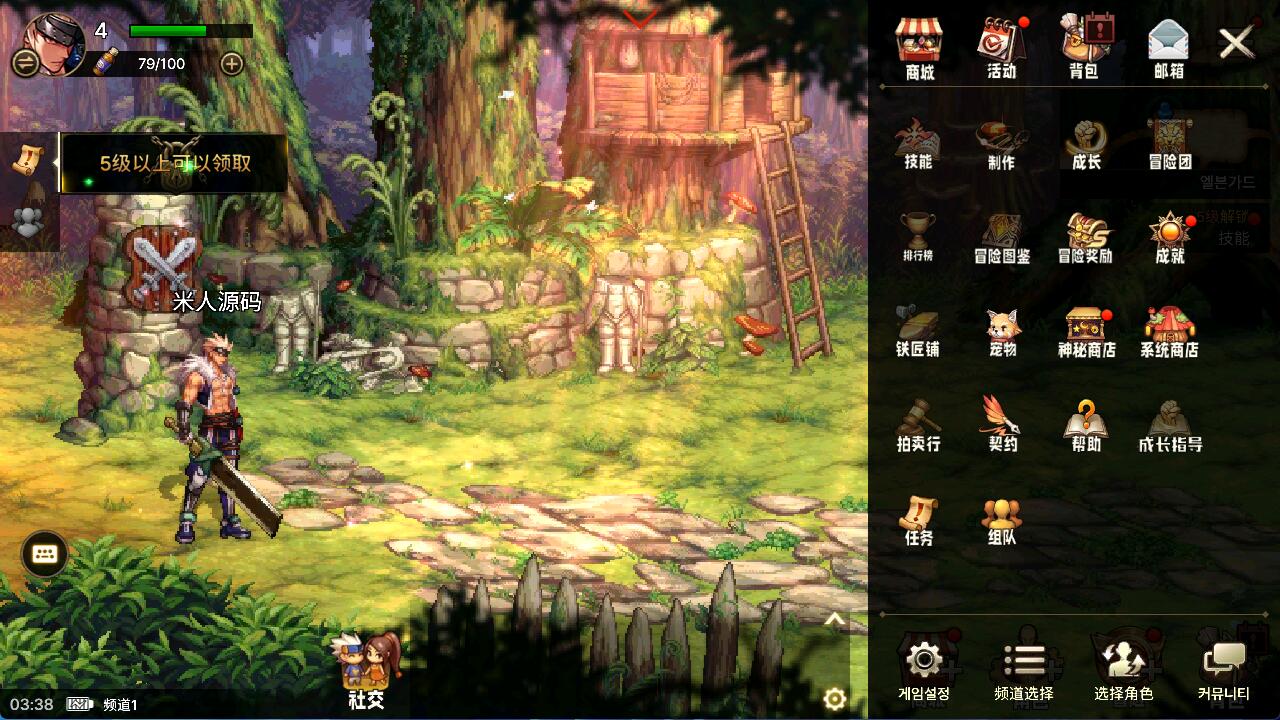The image size is (1280, 720).
Task: Open the 成长 growth menu
Action: (1085, 143)
